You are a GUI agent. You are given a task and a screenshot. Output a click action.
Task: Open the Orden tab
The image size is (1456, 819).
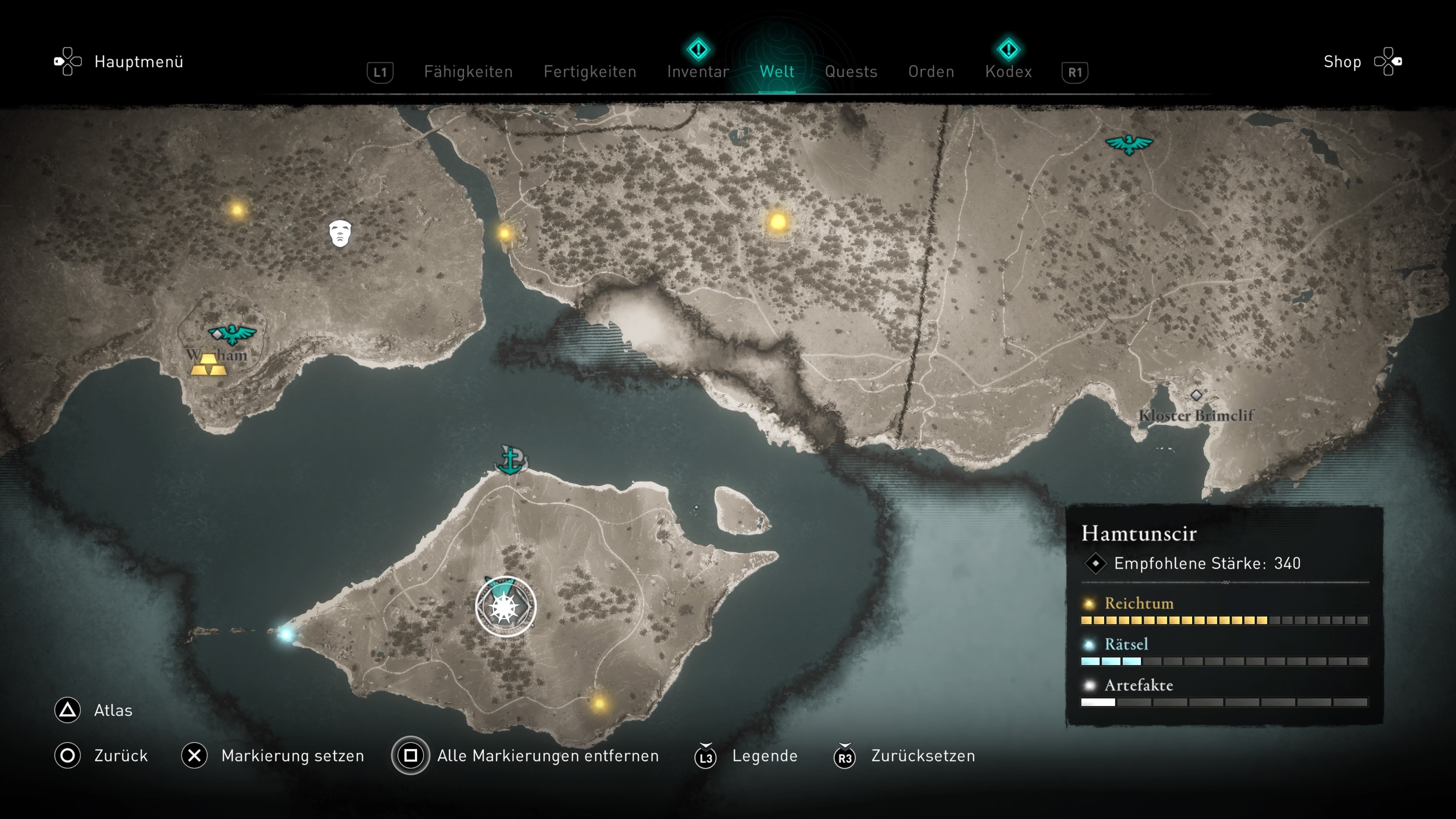click(931, 72)
